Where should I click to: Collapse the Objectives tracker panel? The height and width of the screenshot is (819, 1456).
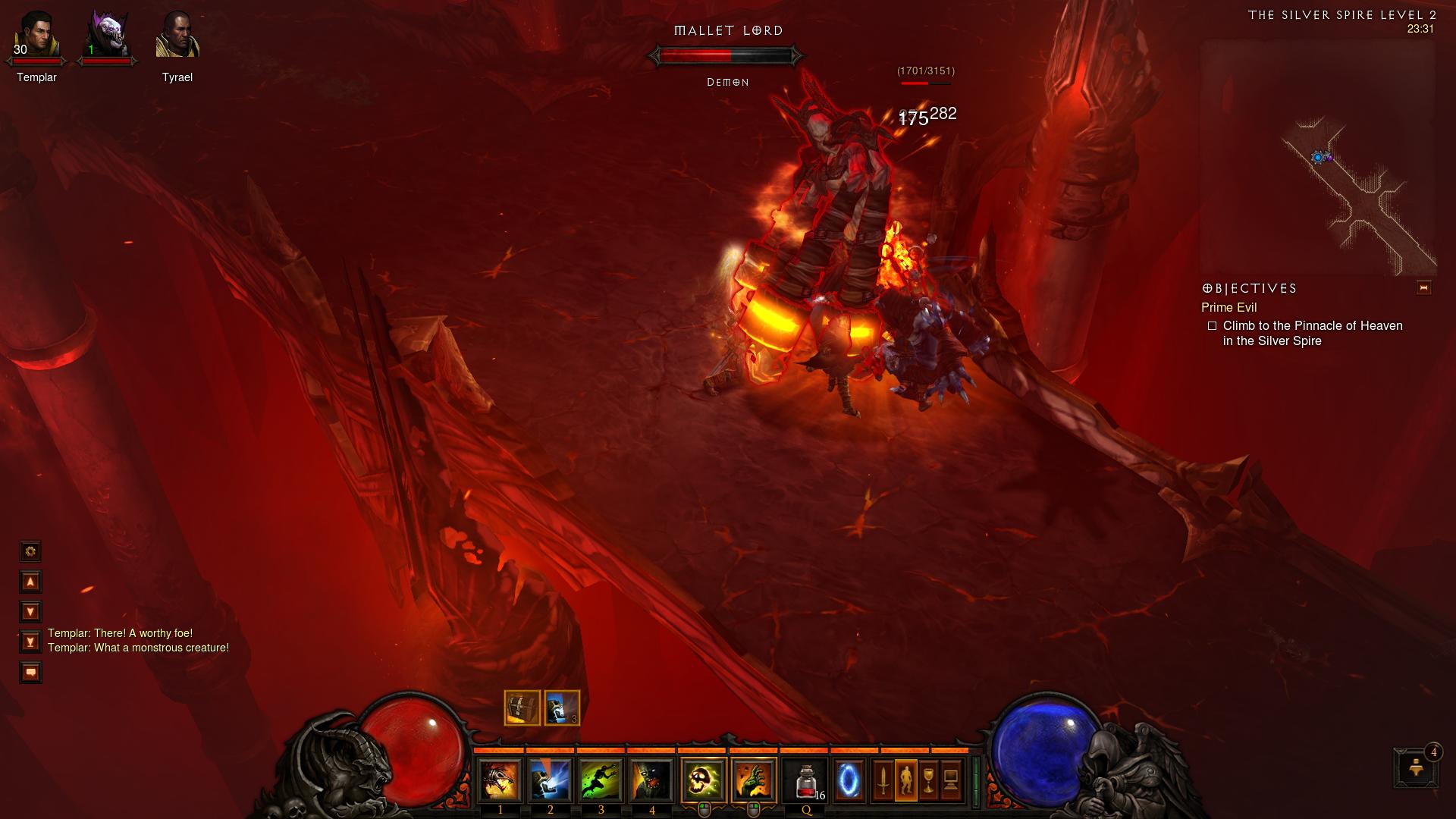(1423, 287)
